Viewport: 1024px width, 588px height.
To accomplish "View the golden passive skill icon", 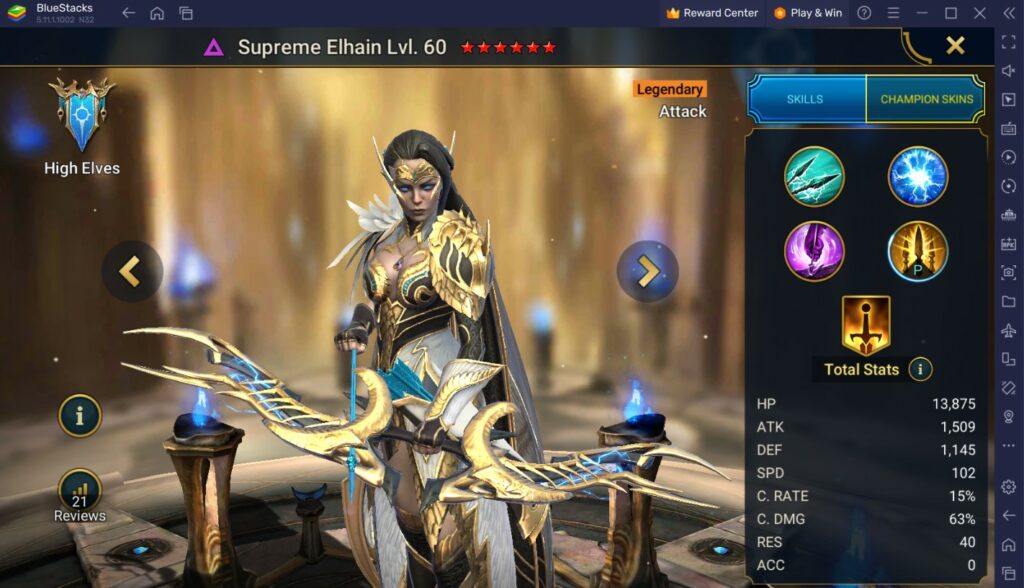I will [x=918, y=250].
